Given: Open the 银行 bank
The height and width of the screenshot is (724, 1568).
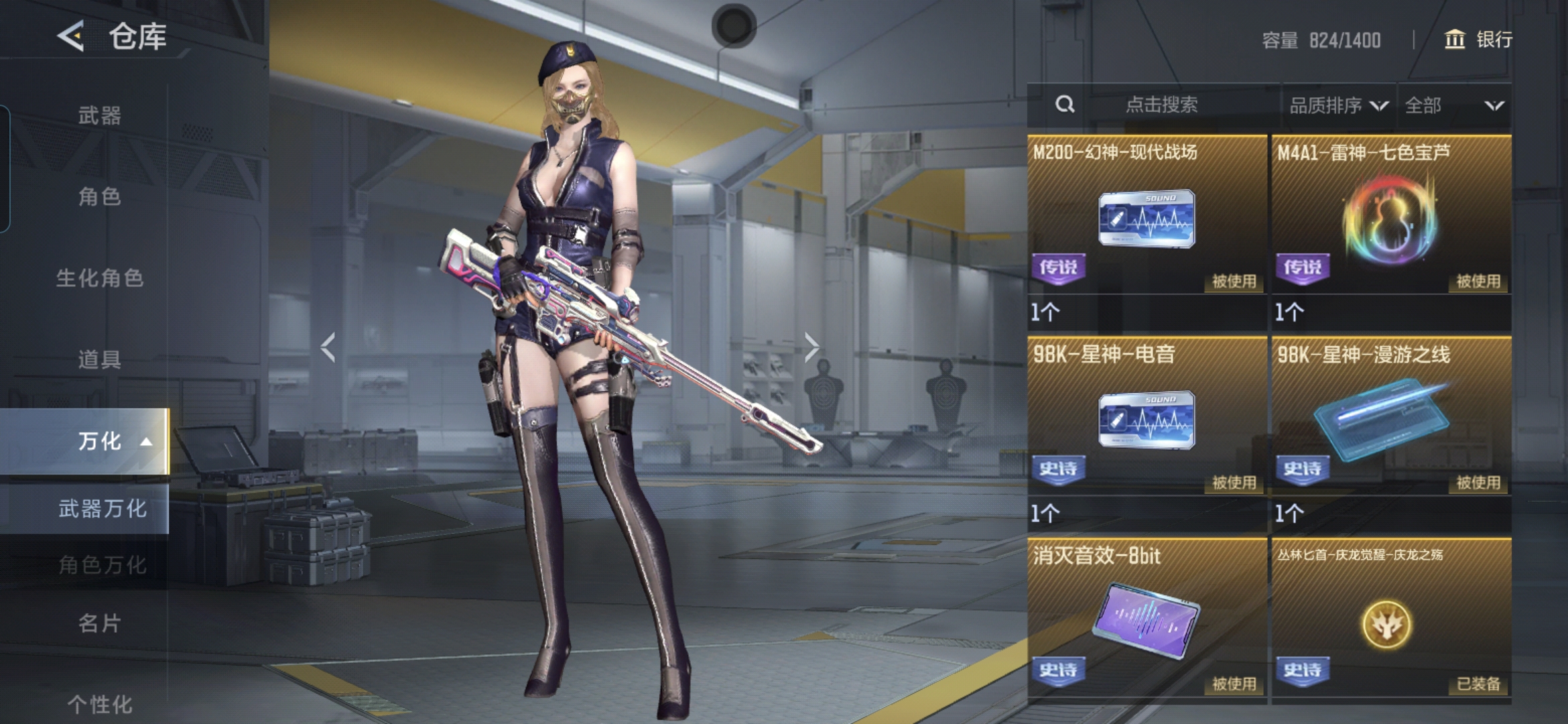Looking at the screenshot, I should 1478,40.
